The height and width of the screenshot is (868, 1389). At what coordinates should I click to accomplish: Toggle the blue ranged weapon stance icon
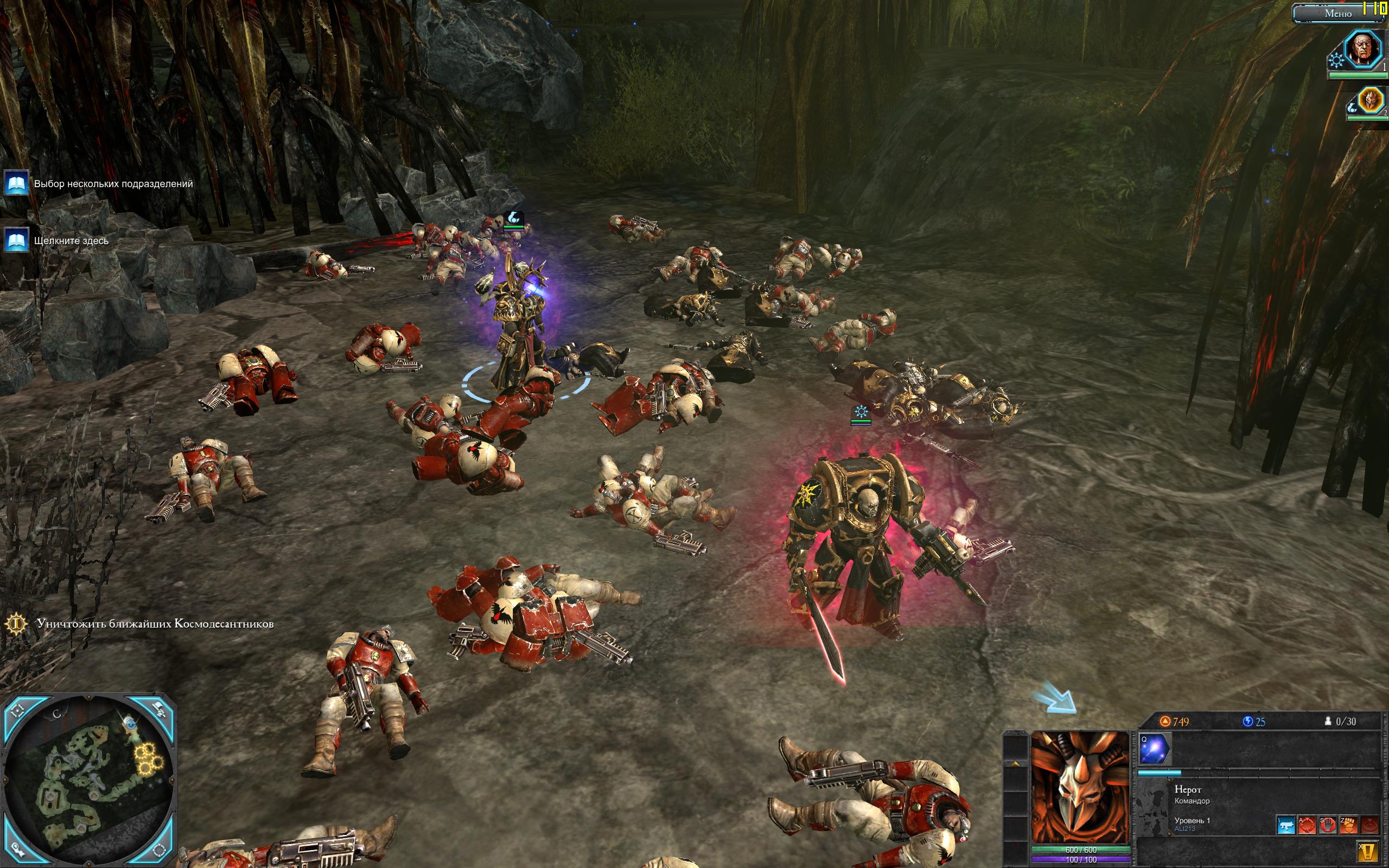coord(1286,826)
